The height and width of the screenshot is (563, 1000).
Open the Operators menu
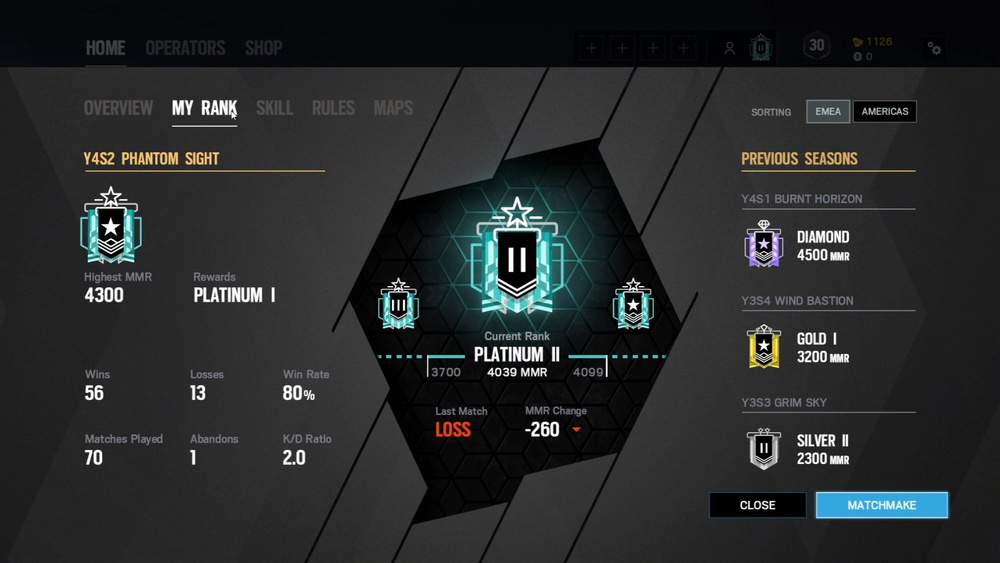pos(185,48)
